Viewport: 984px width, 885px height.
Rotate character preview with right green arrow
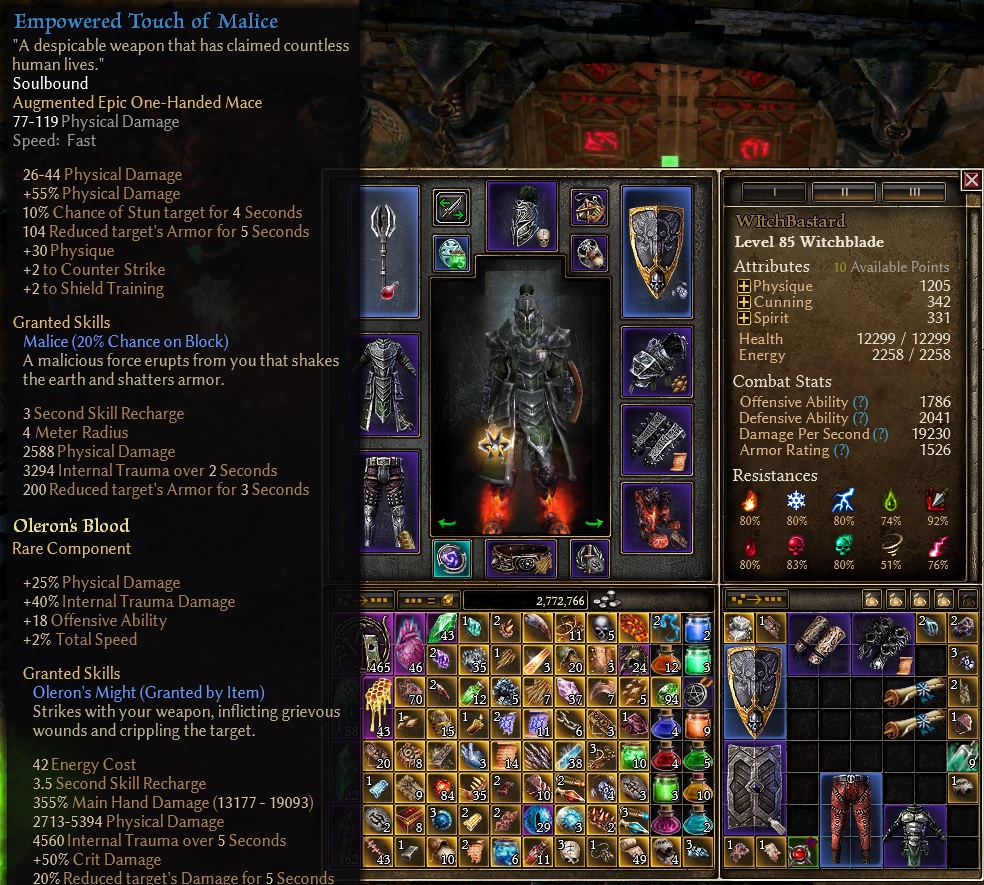(594, 522)
